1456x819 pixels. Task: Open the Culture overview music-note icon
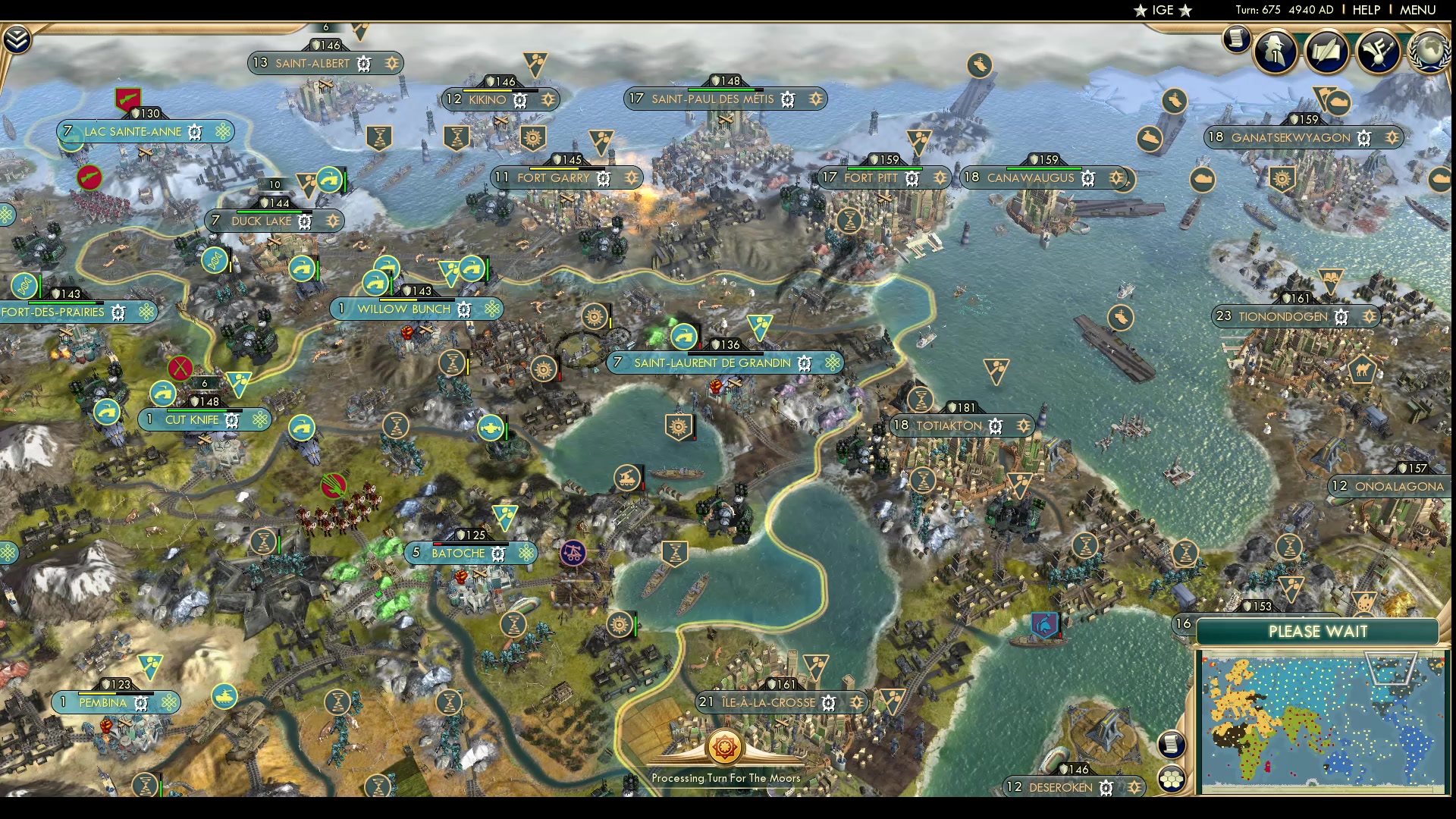click(1380, 52)
